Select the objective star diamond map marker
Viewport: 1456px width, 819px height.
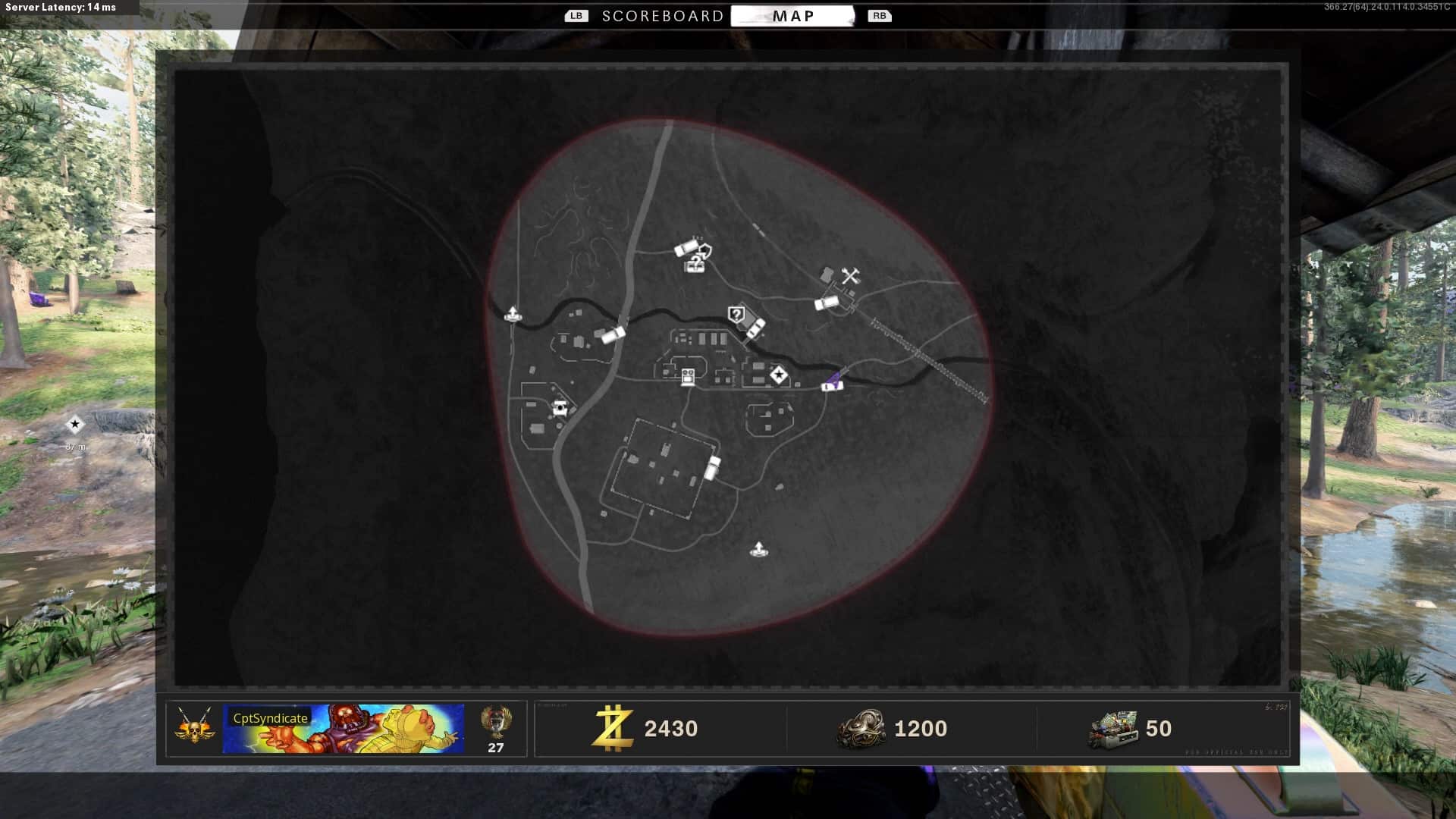pos(778,375)
